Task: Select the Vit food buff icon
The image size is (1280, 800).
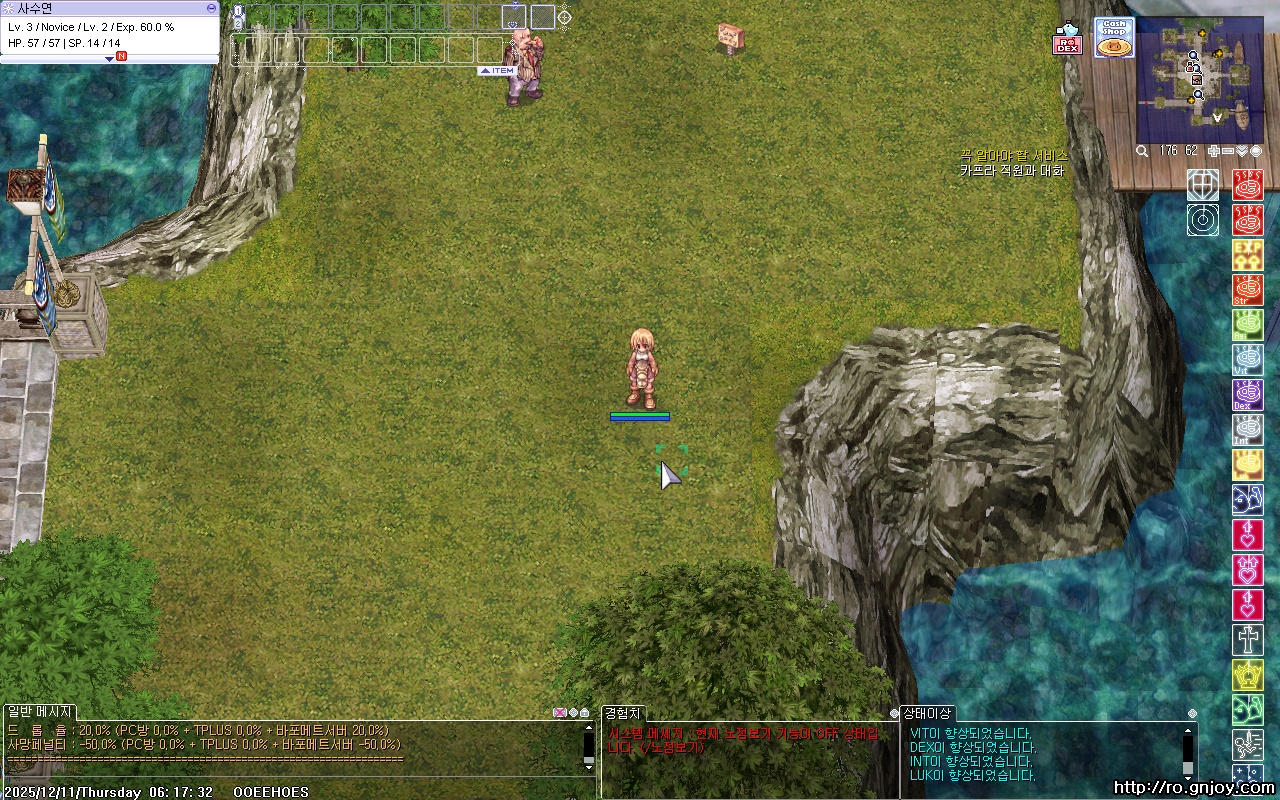Action: pyautogui.click(x=1247, y=360)
